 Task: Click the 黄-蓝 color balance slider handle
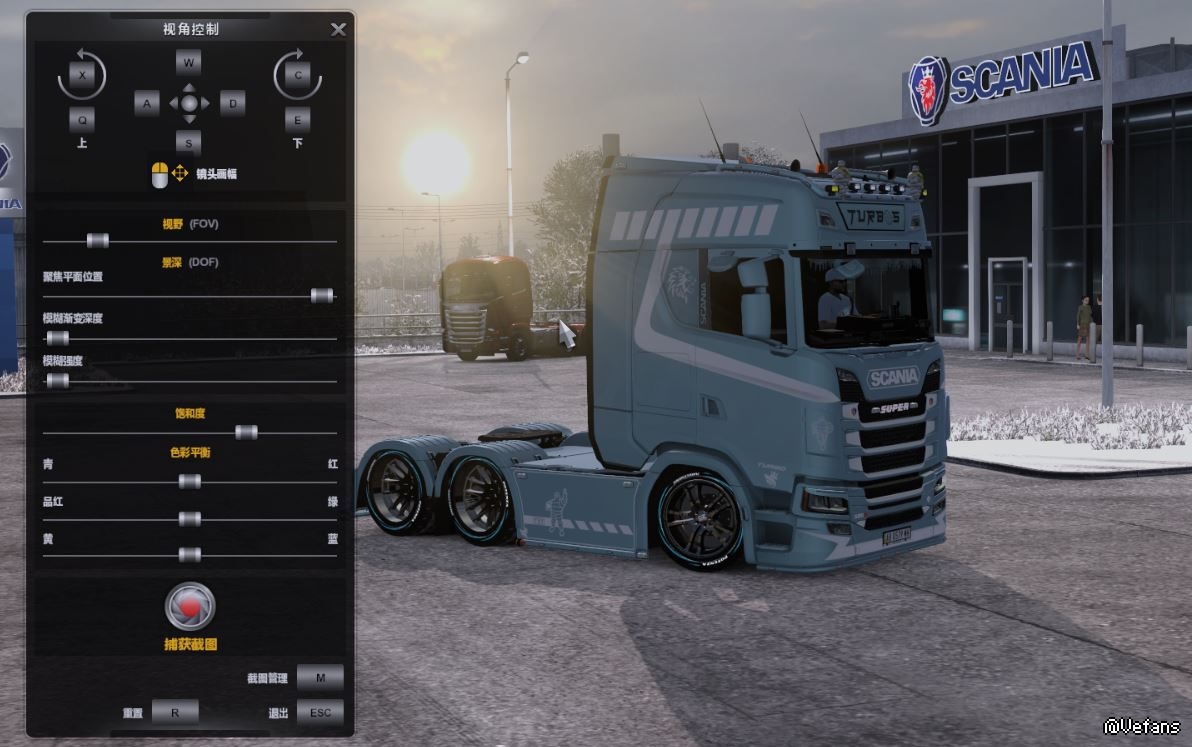click(189, 555)
